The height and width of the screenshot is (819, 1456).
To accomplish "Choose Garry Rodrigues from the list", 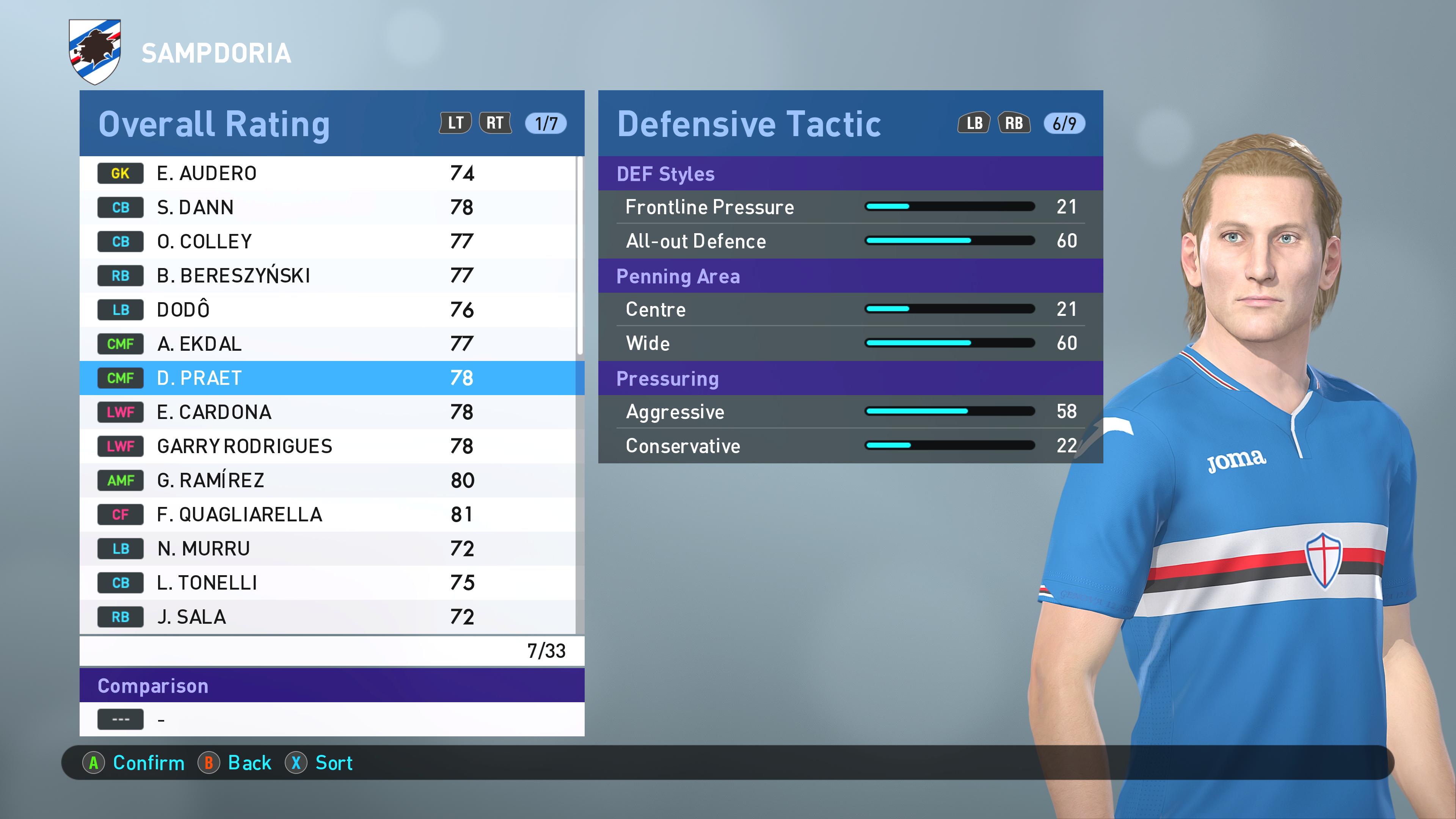I will (x=328, y=446).
